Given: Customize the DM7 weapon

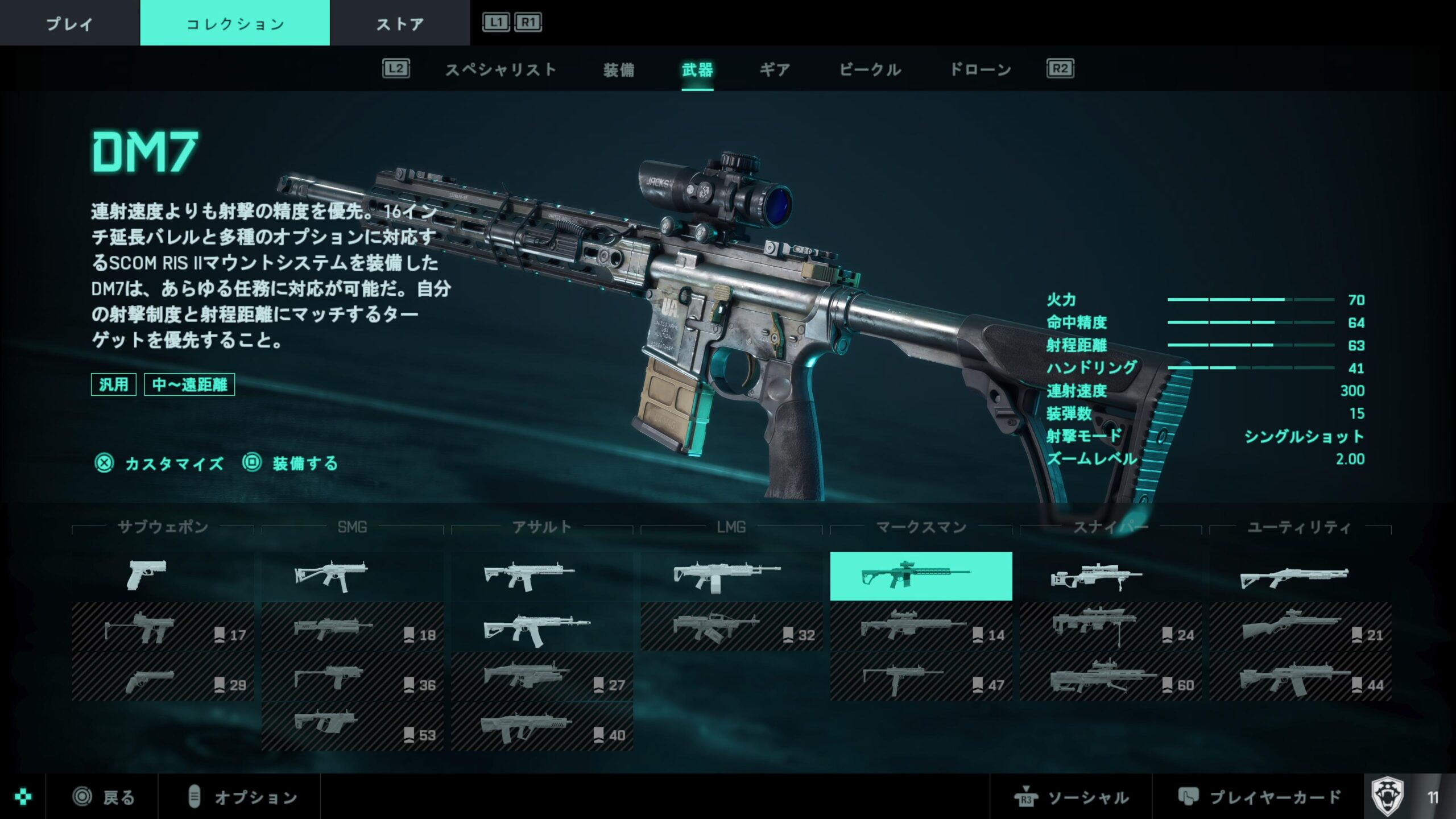Looking at the screenshot, I should (x=160, y=464).
